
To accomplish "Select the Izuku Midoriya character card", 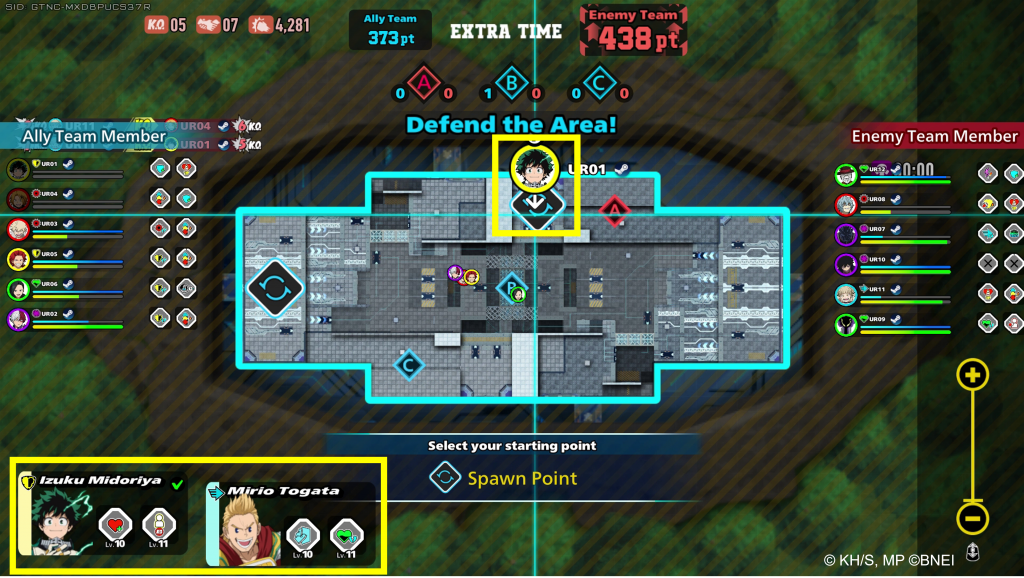I will coord(102,515).
